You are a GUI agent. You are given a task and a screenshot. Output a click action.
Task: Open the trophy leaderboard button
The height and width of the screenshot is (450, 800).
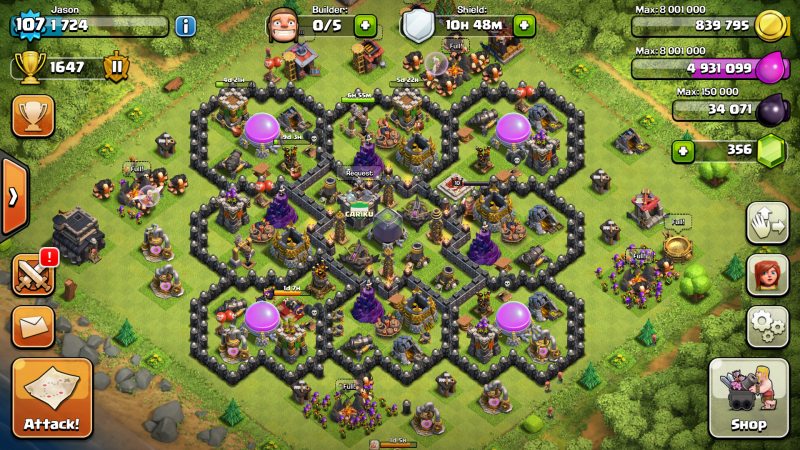tap(33, 116)
